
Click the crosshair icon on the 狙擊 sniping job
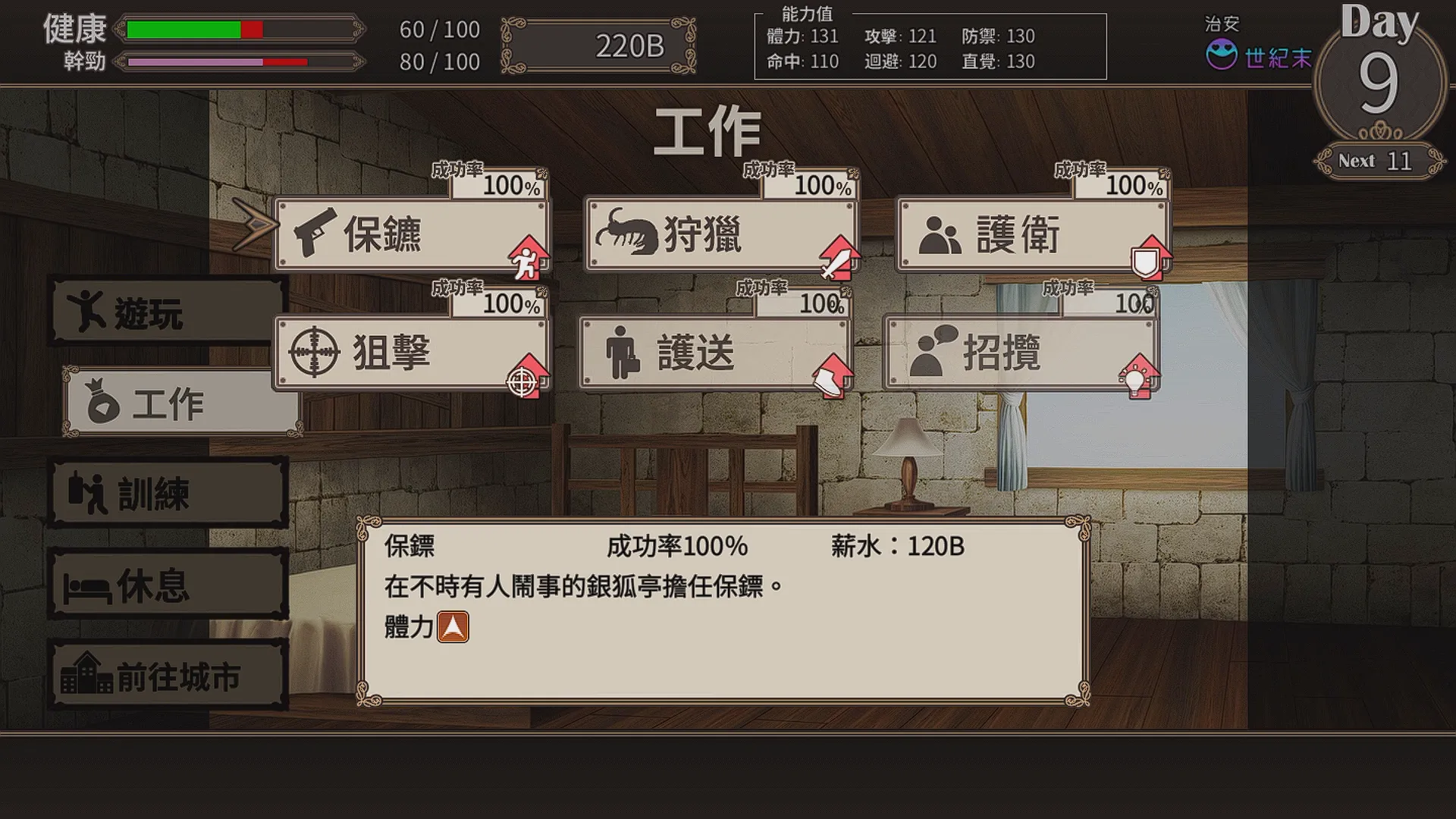coord(316,351)
